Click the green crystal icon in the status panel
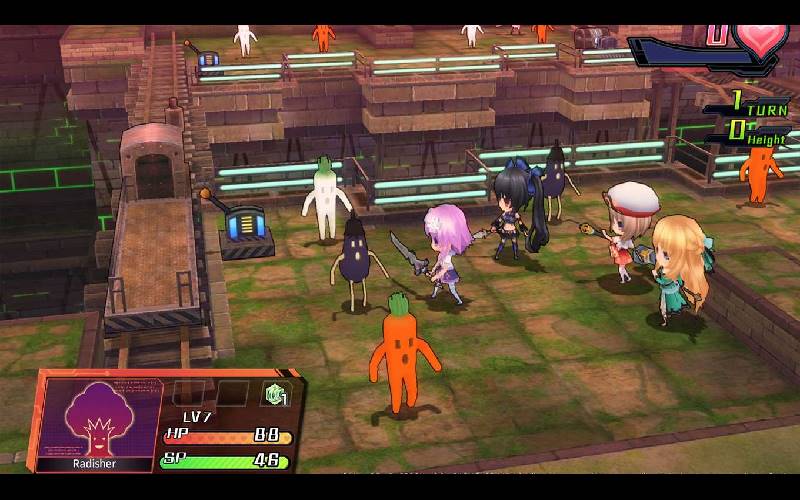Image resolution: width=800 pixels, height=500 pixels. (273, 394)
